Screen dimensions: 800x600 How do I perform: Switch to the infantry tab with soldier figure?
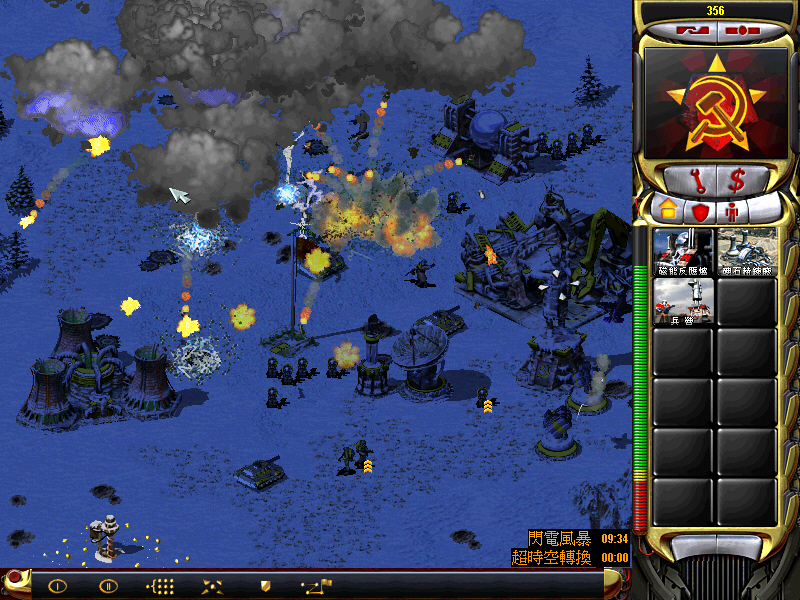(733, 211)
